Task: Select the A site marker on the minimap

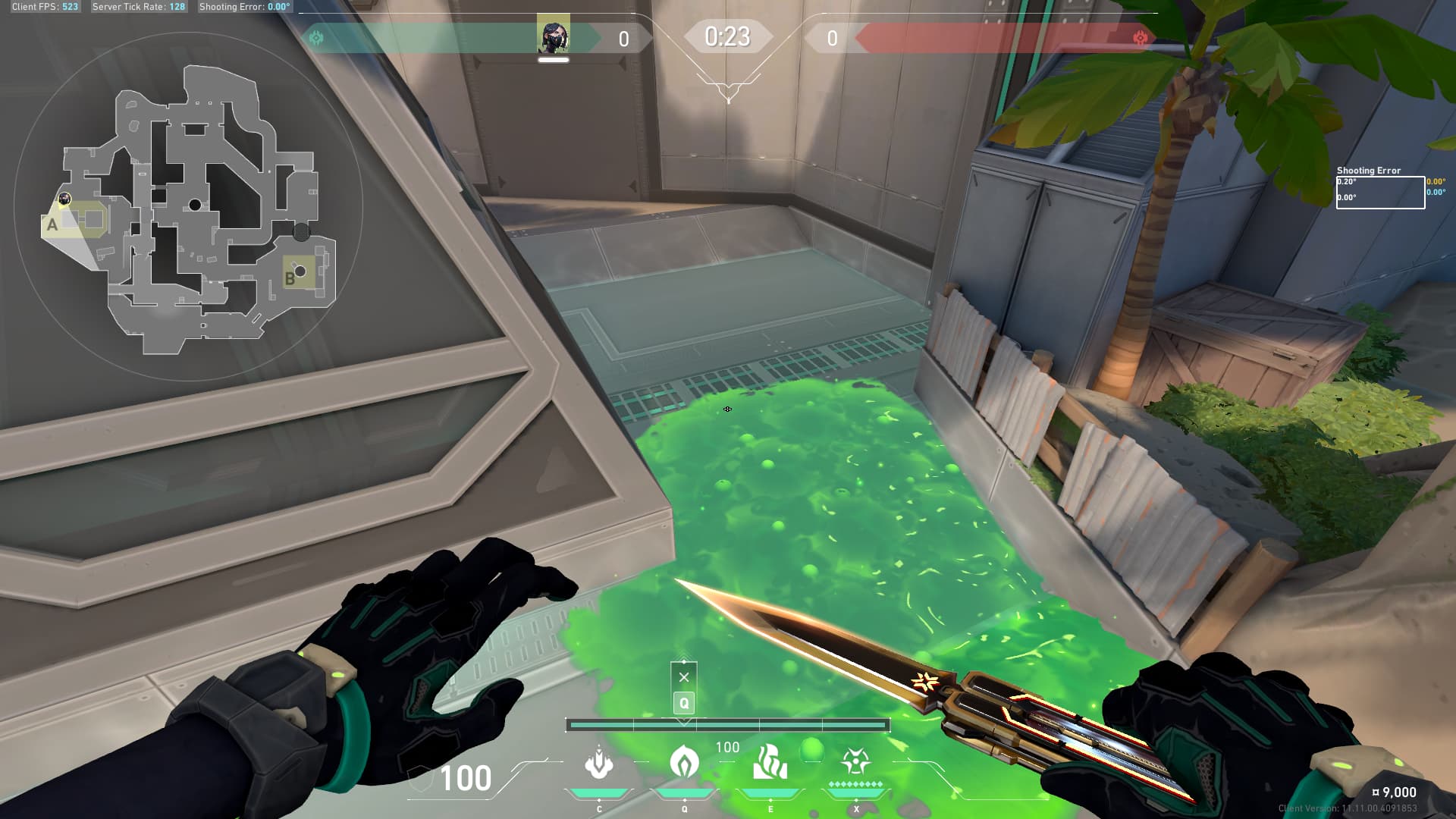Action: 52,224
